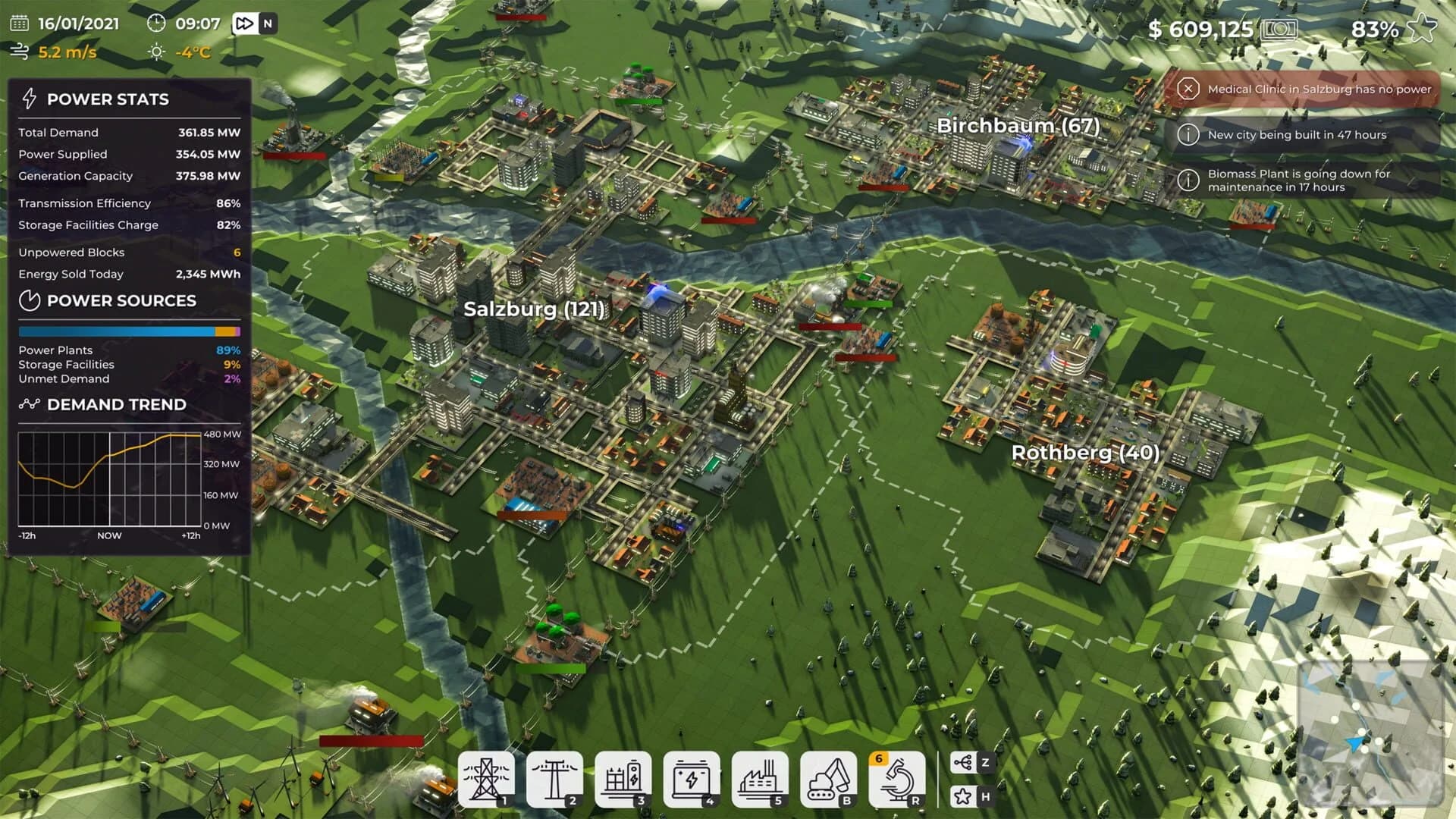This screenshot has width=1456, height=819.
Task: Click the Power Sources ratio bar
Action: tap(129, 331)
